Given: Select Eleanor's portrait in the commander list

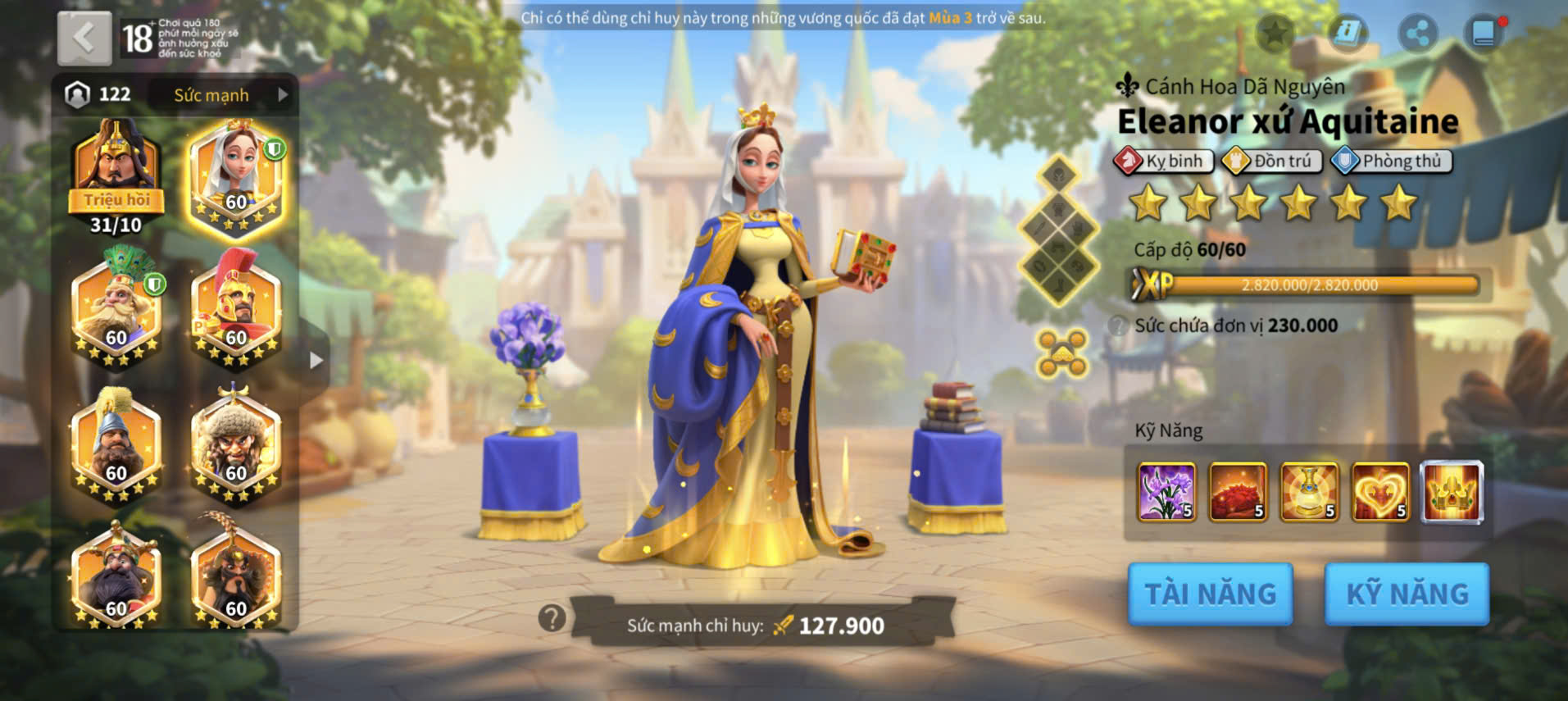Looking at the screenshot, I should 236,175.
